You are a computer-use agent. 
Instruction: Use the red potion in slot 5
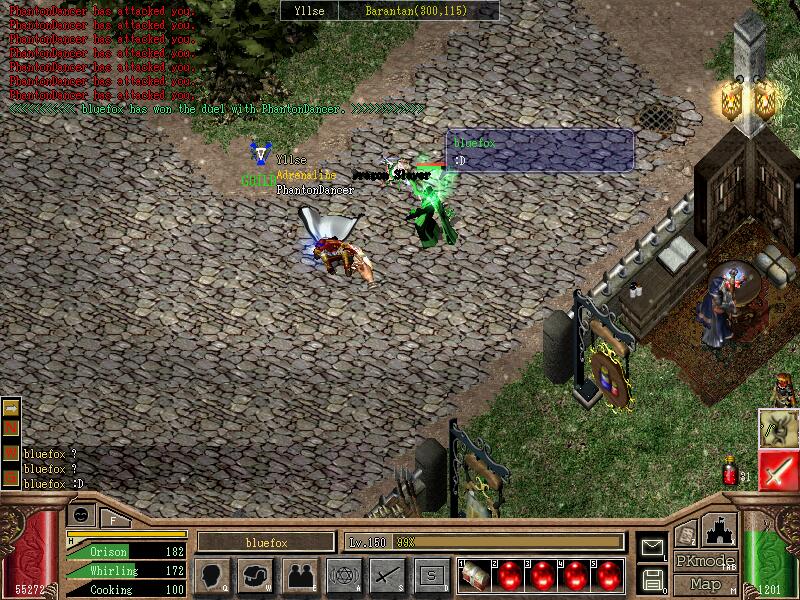click(607, 575)
